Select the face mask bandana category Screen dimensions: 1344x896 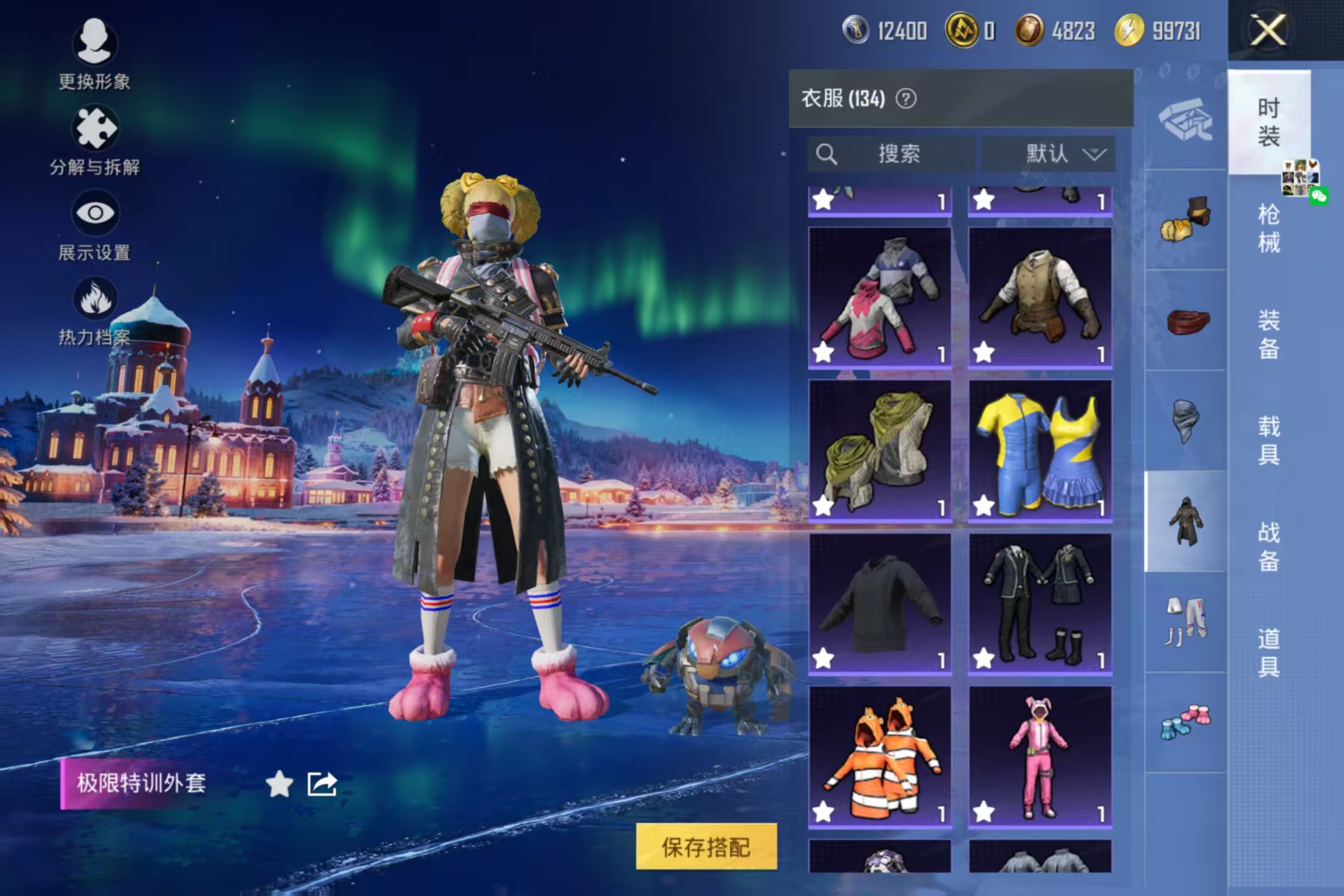tap(1186, 421)
